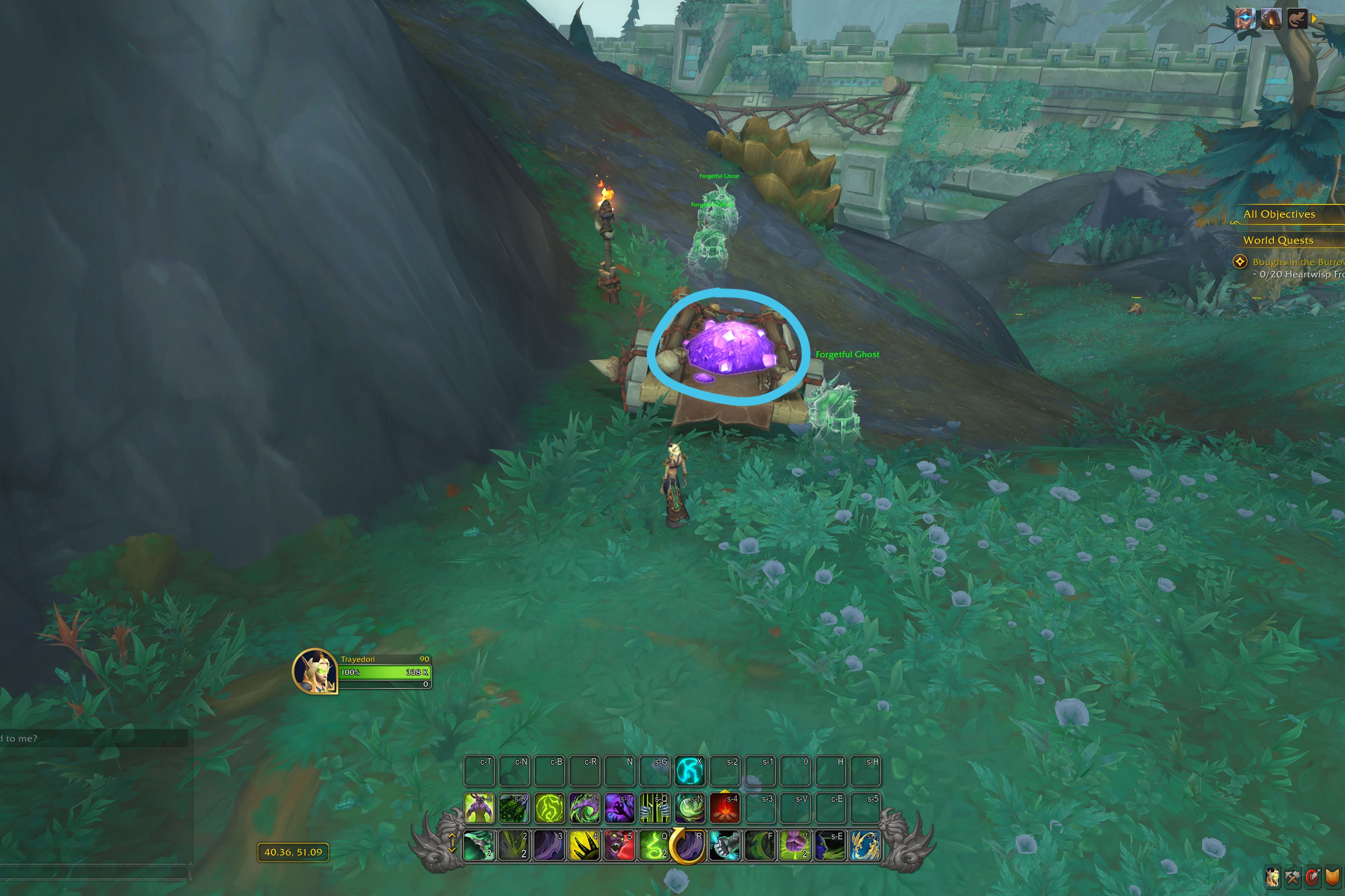Viewport: 1345px width, 896px height.
Task: Click the cave entrance buff icon
Action: pyautogui.click(x=1271, y=19)
